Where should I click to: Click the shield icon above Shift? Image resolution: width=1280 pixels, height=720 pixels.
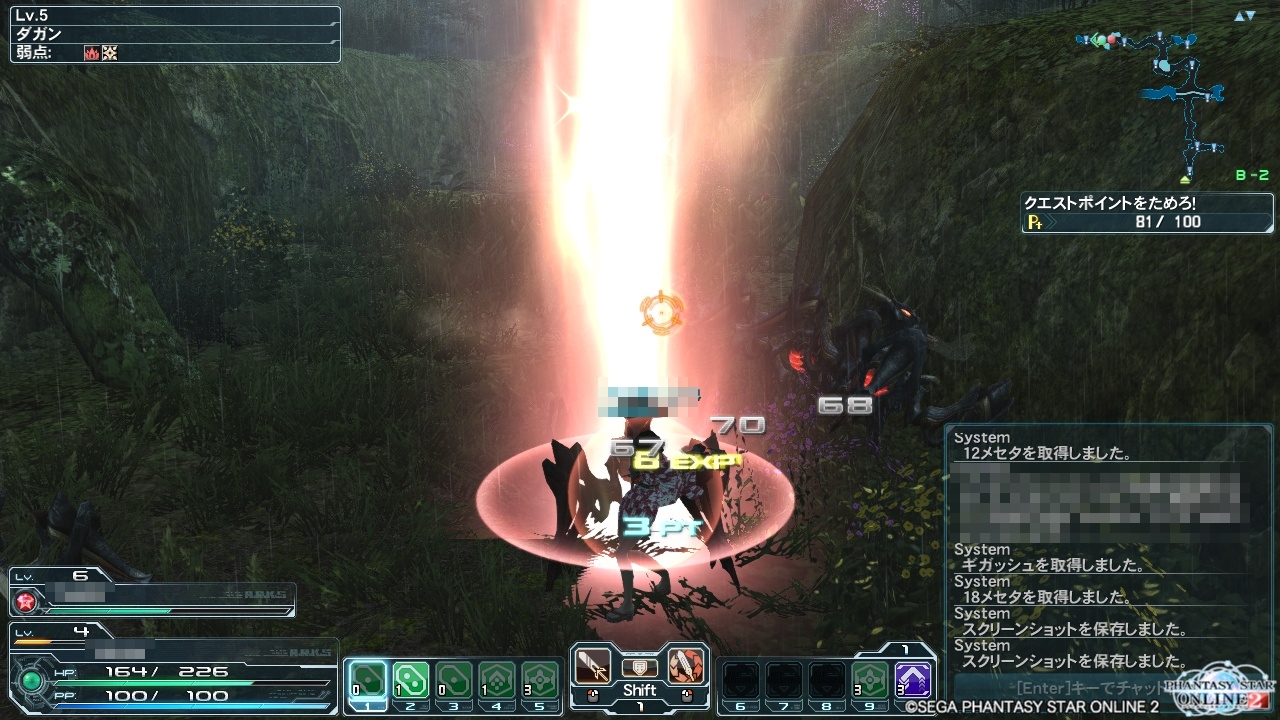pos(639,666)
